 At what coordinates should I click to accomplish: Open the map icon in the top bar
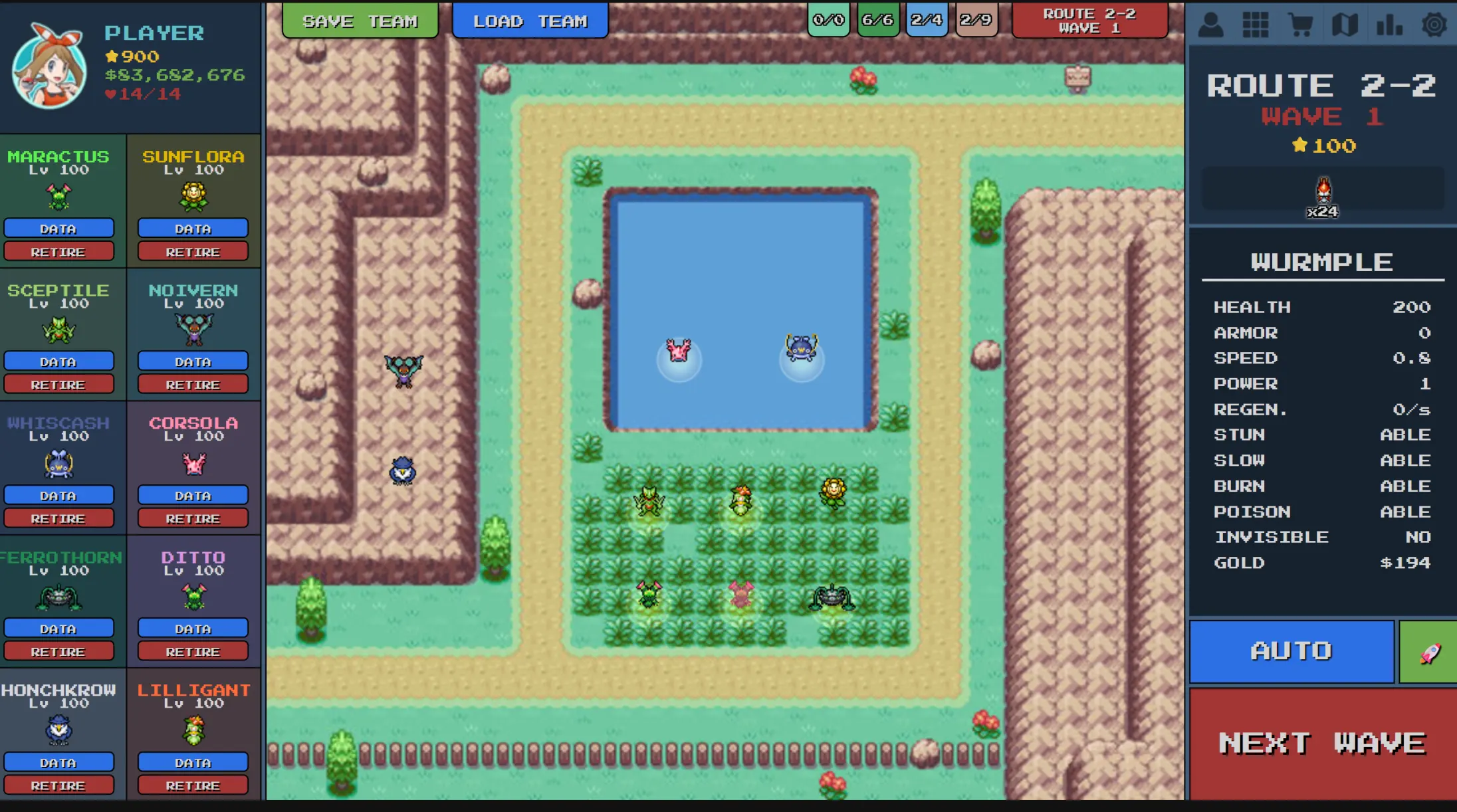1345,25
